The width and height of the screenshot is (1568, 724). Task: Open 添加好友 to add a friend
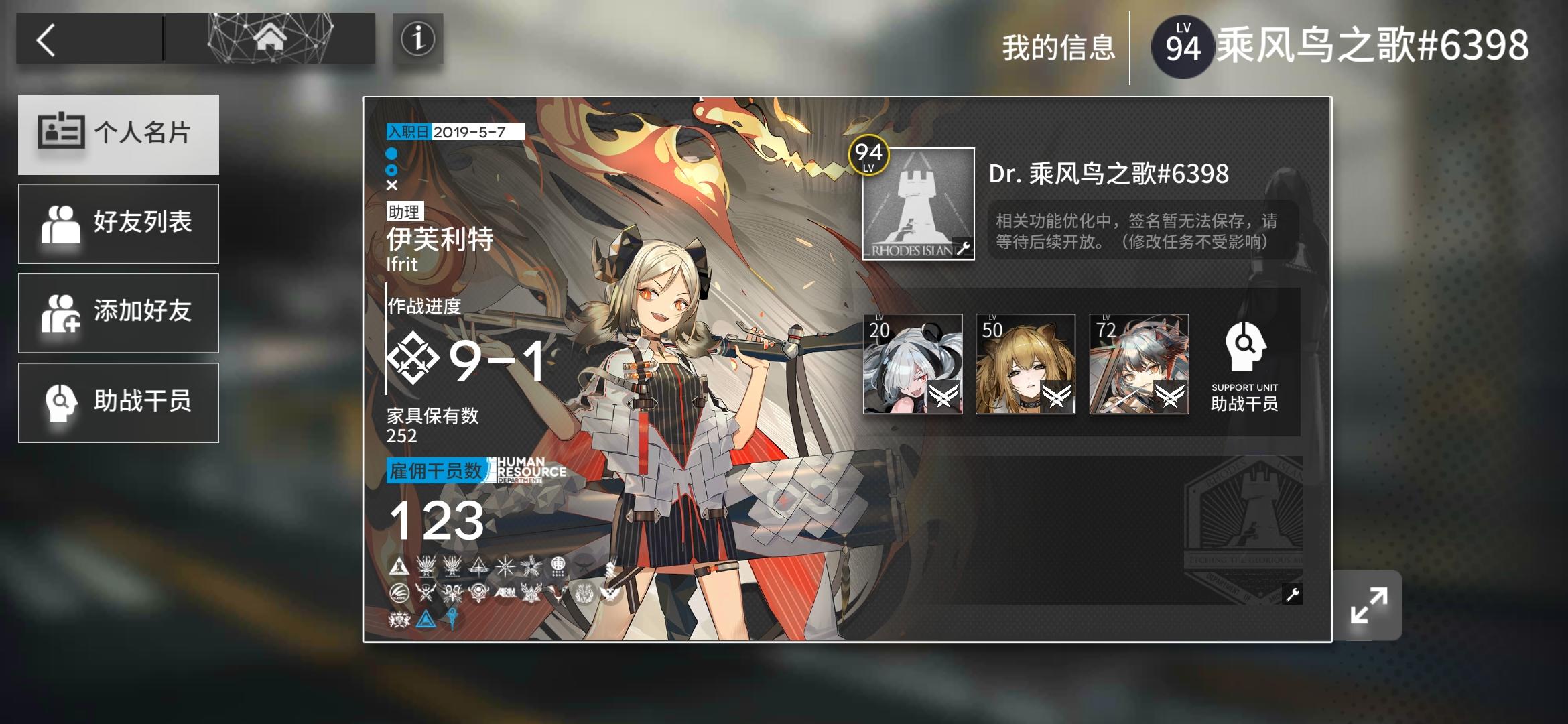click(x=119, y=312)
